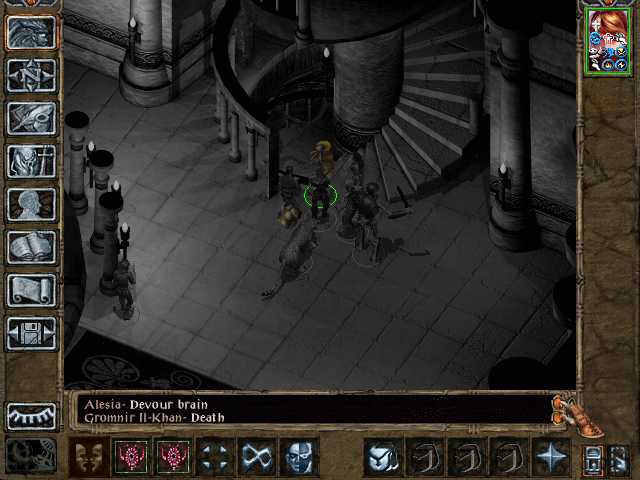Open the inventory armor figure button
Viewport: 640px width, 480px height.
(x=31, y=161)
